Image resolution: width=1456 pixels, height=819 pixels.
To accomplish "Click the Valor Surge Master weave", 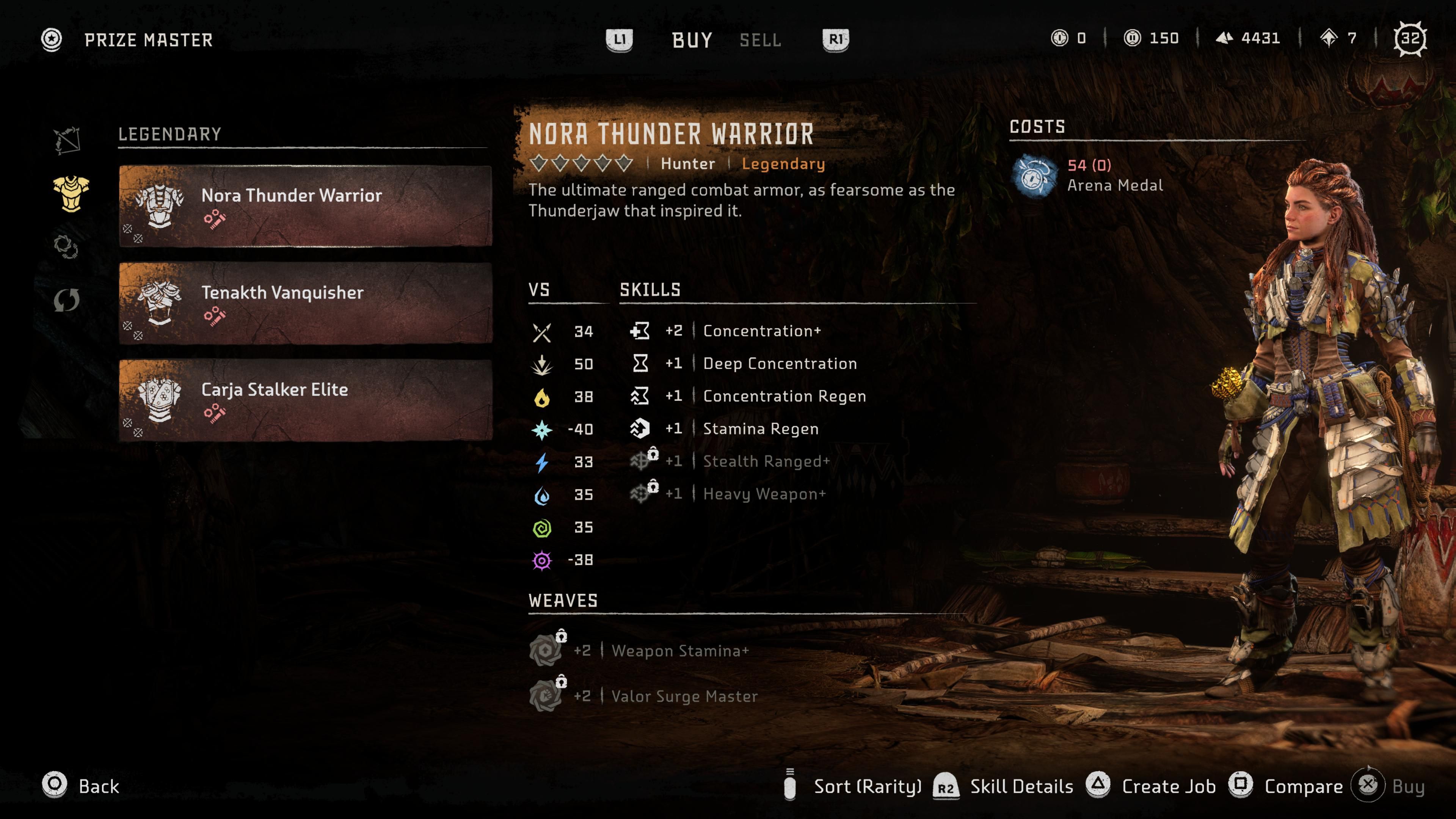I will [684, 697].
